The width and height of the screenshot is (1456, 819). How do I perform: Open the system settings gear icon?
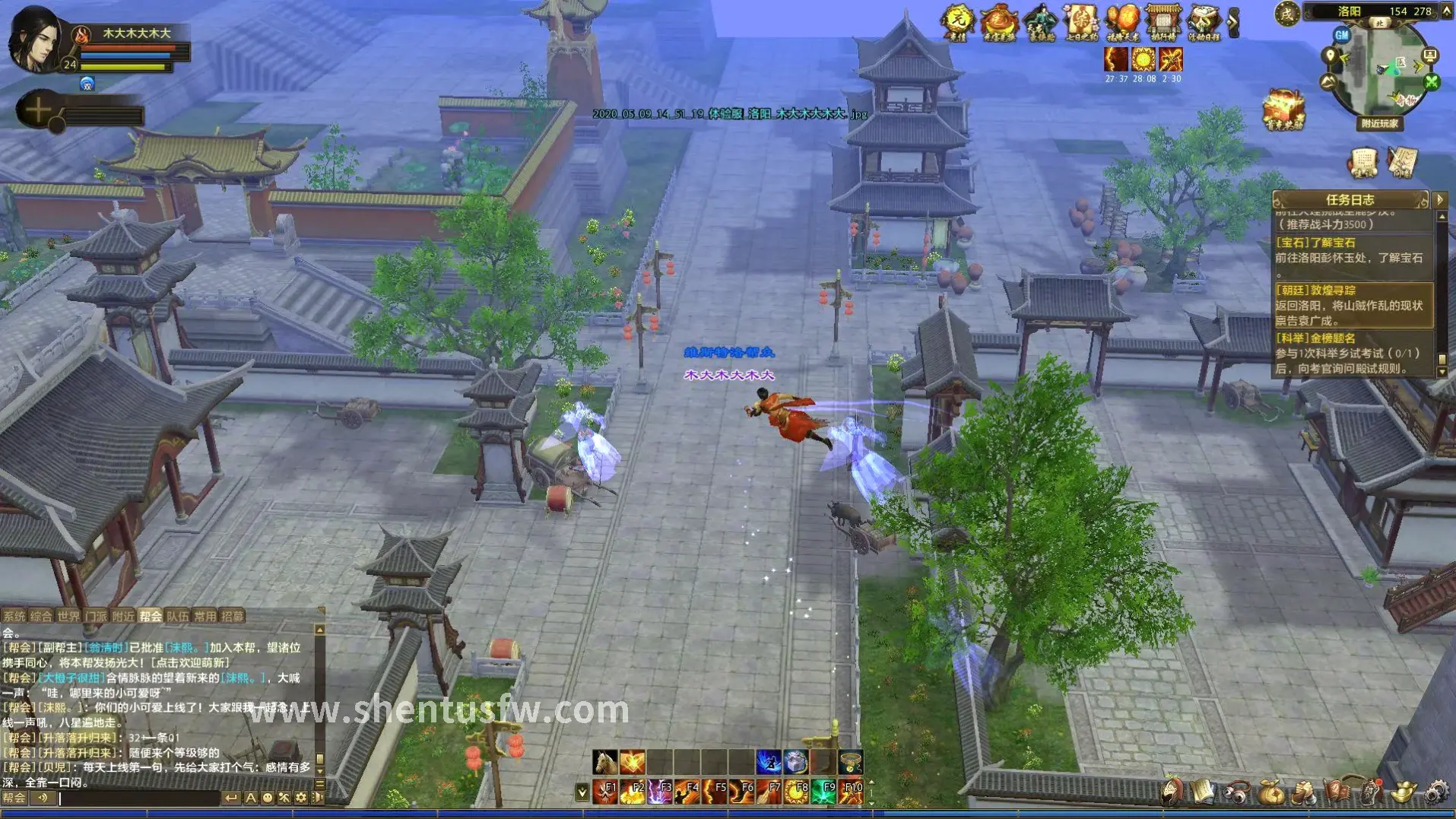(1435, 792)
